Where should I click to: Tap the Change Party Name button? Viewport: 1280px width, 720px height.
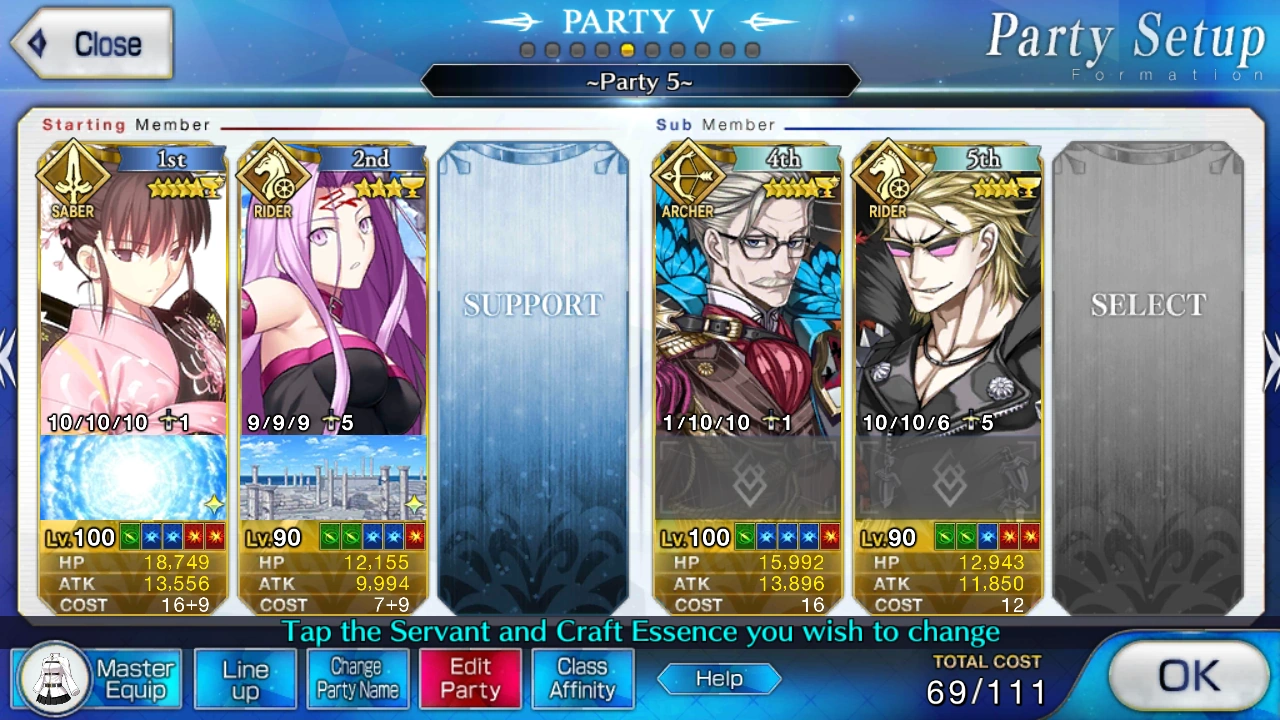357,679
